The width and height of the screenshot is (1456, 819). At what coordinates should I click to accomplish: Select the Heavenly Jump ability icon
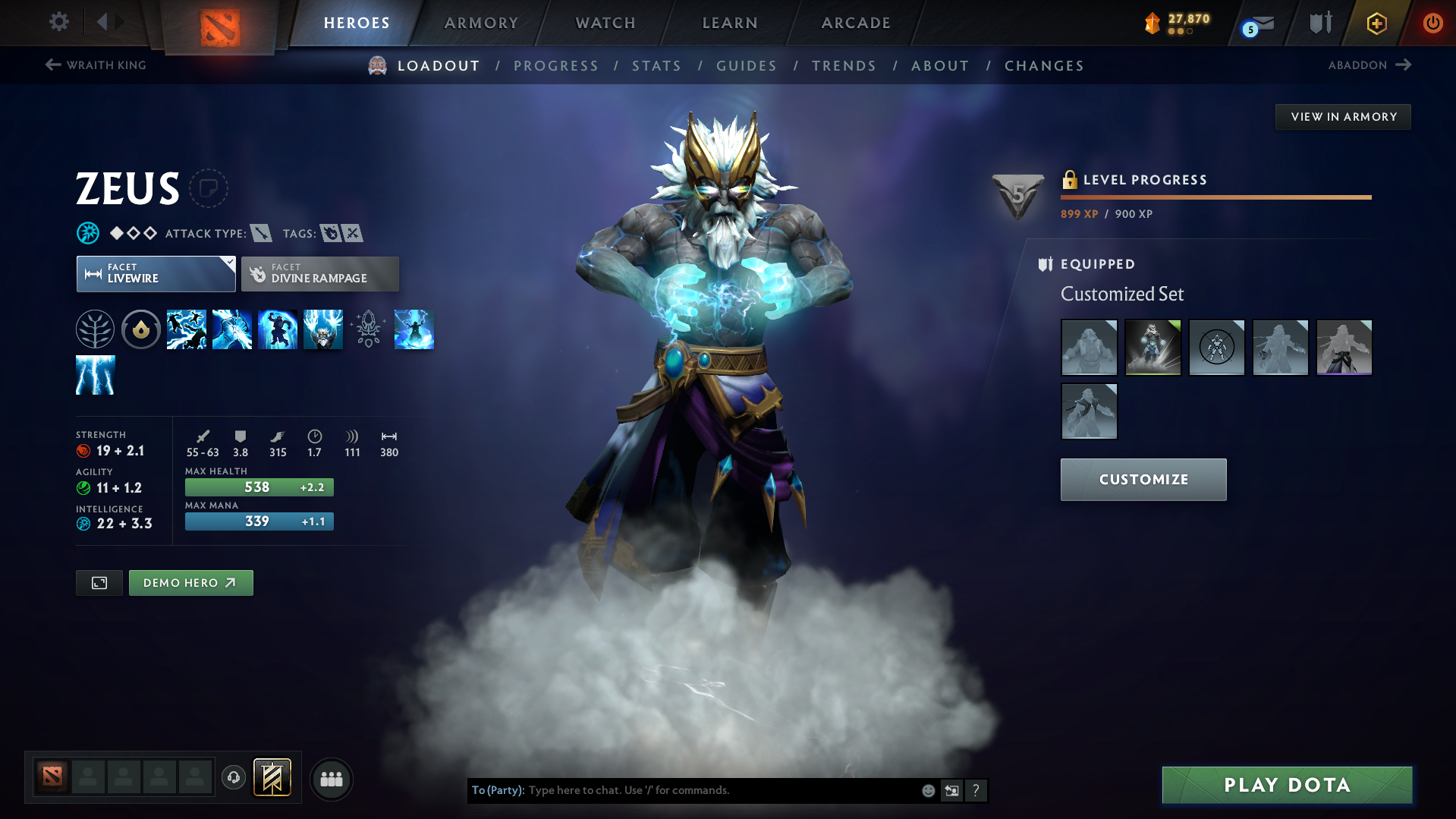278,329
